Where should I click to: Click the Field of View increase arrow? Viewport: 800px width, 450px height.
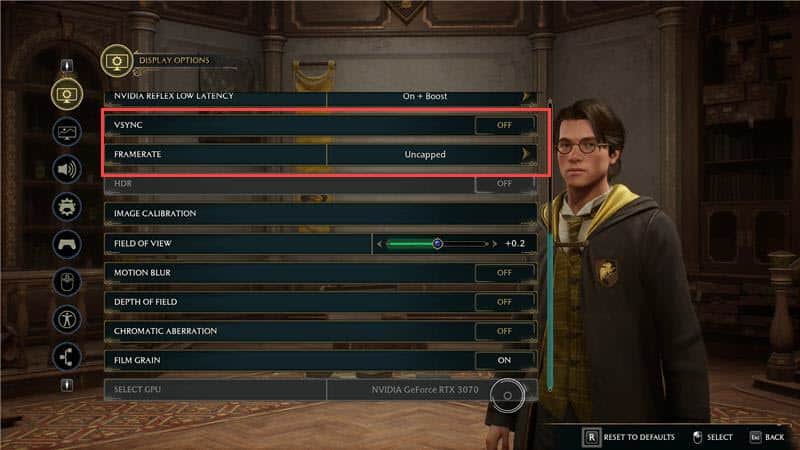pyautogui.click(x=494, y=243)
